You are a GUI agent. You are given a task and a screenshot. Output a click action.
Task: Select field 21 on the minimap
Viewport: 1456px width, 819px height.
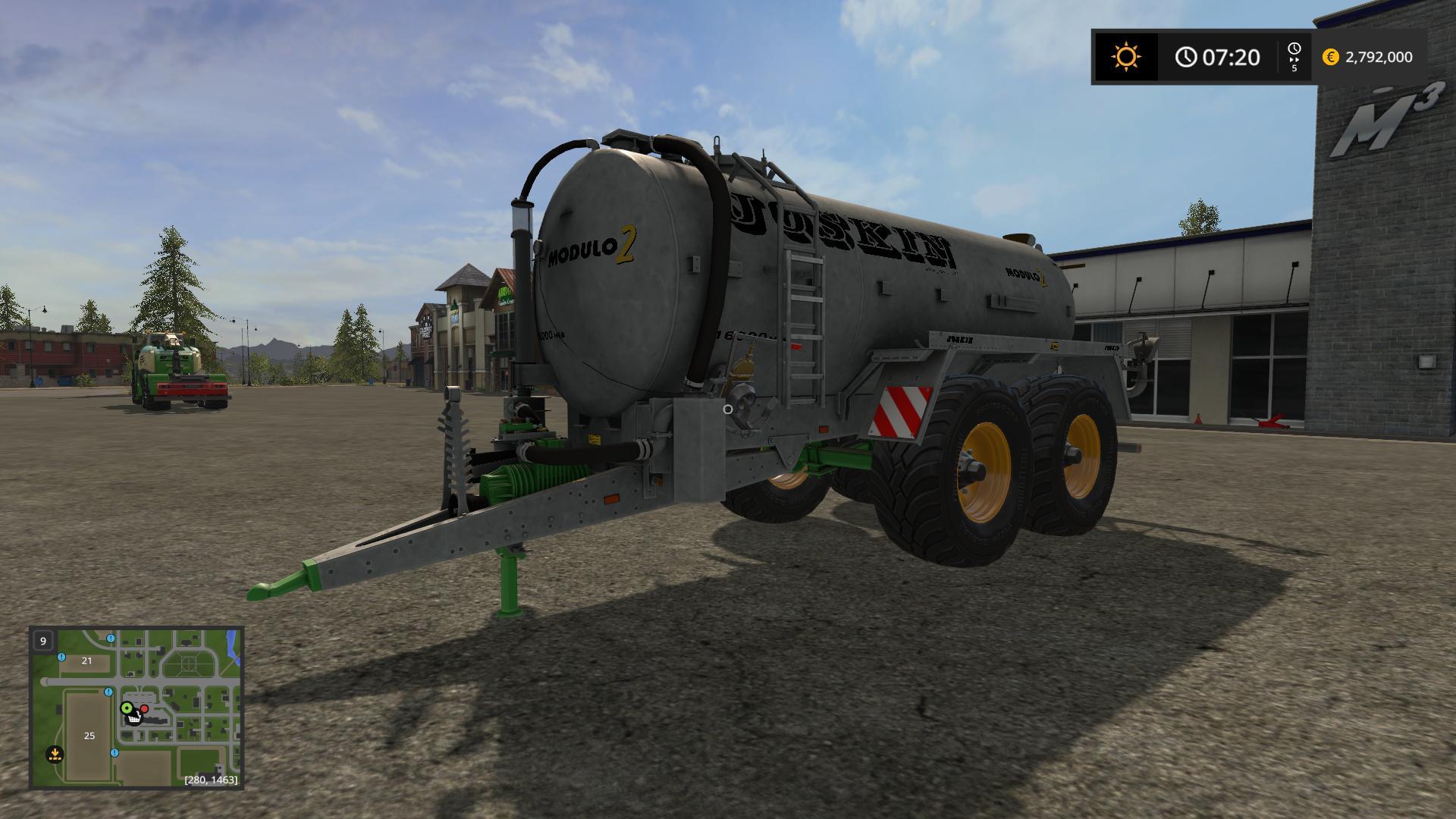(86, 661)
